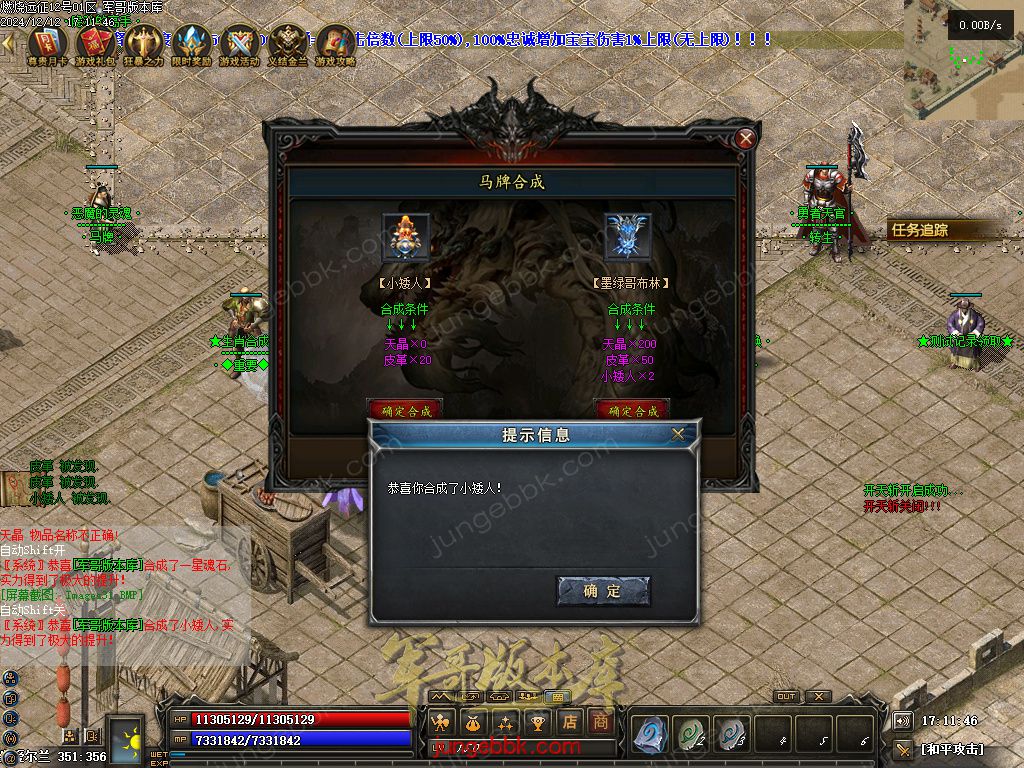Open the 游戏攻略 game guide icon

click(x=335, y=44)
